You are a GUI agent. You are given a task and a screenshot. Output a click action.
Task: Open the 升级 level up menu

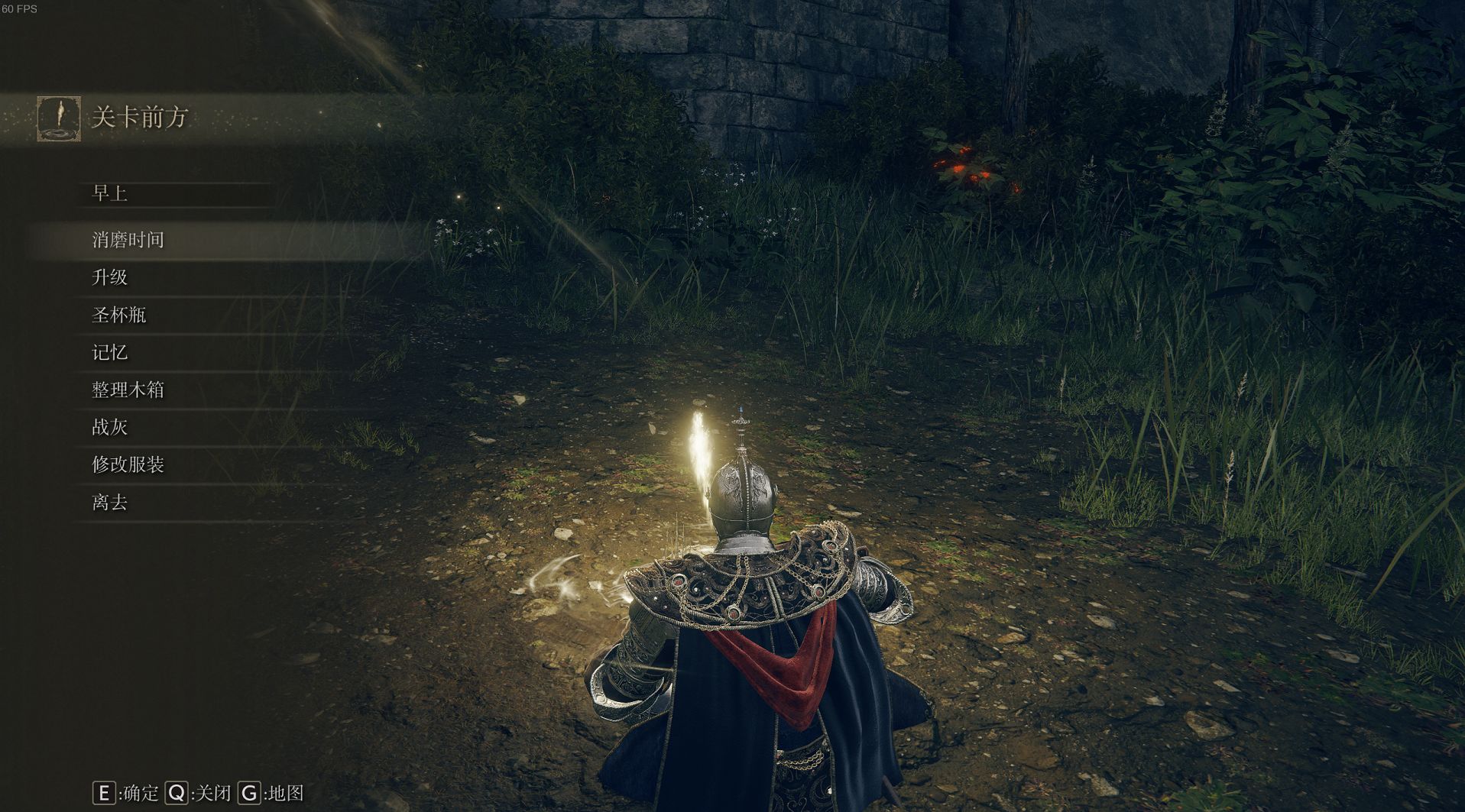[109, 277]
